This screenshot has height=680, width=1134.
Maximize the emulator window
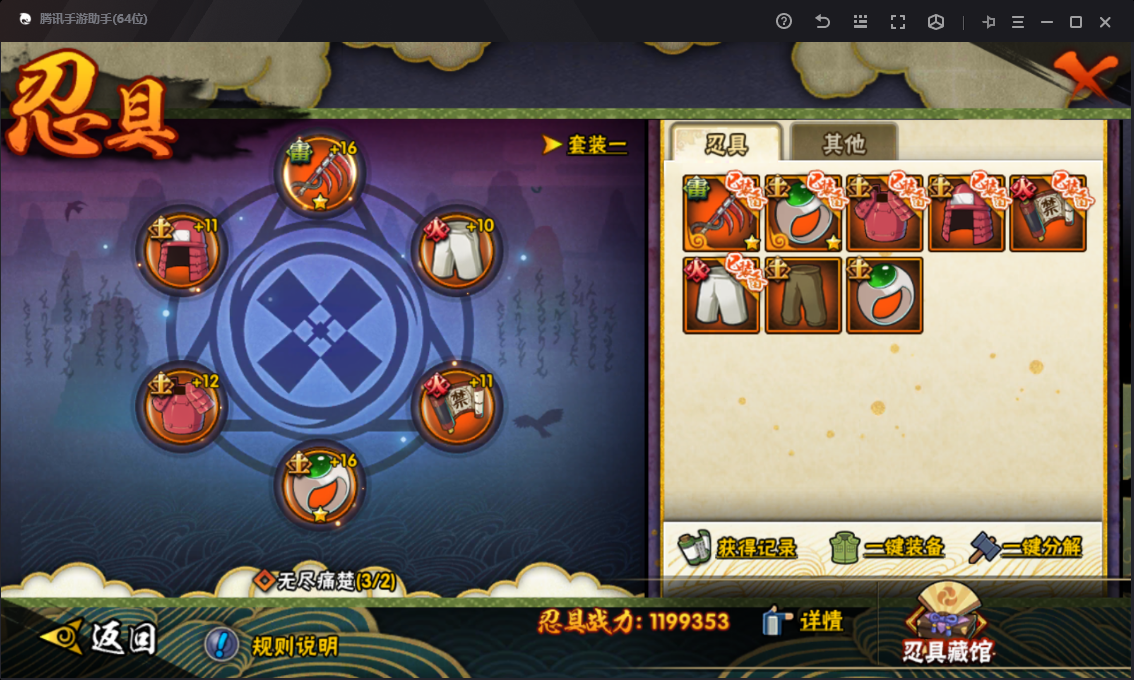click(x=1076, y=22)
